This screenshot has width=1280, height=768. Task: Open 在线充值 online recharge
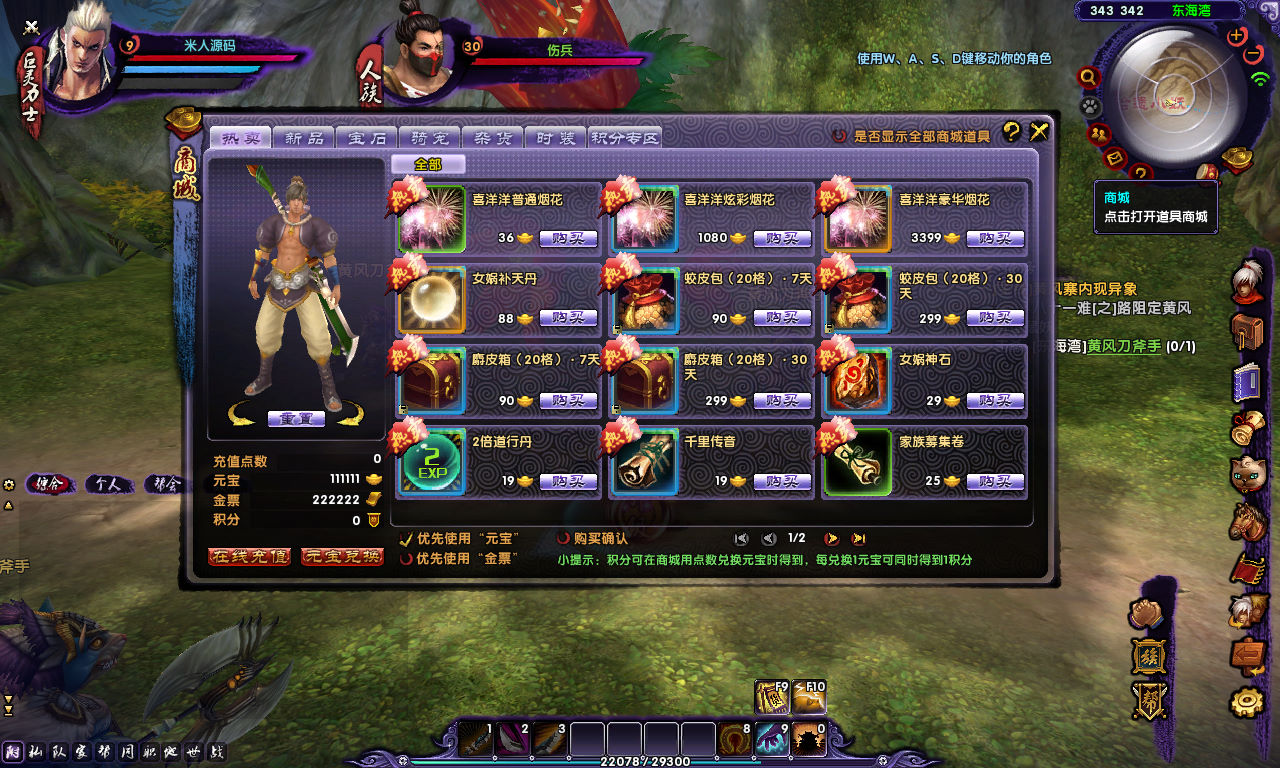coord(249,556)
